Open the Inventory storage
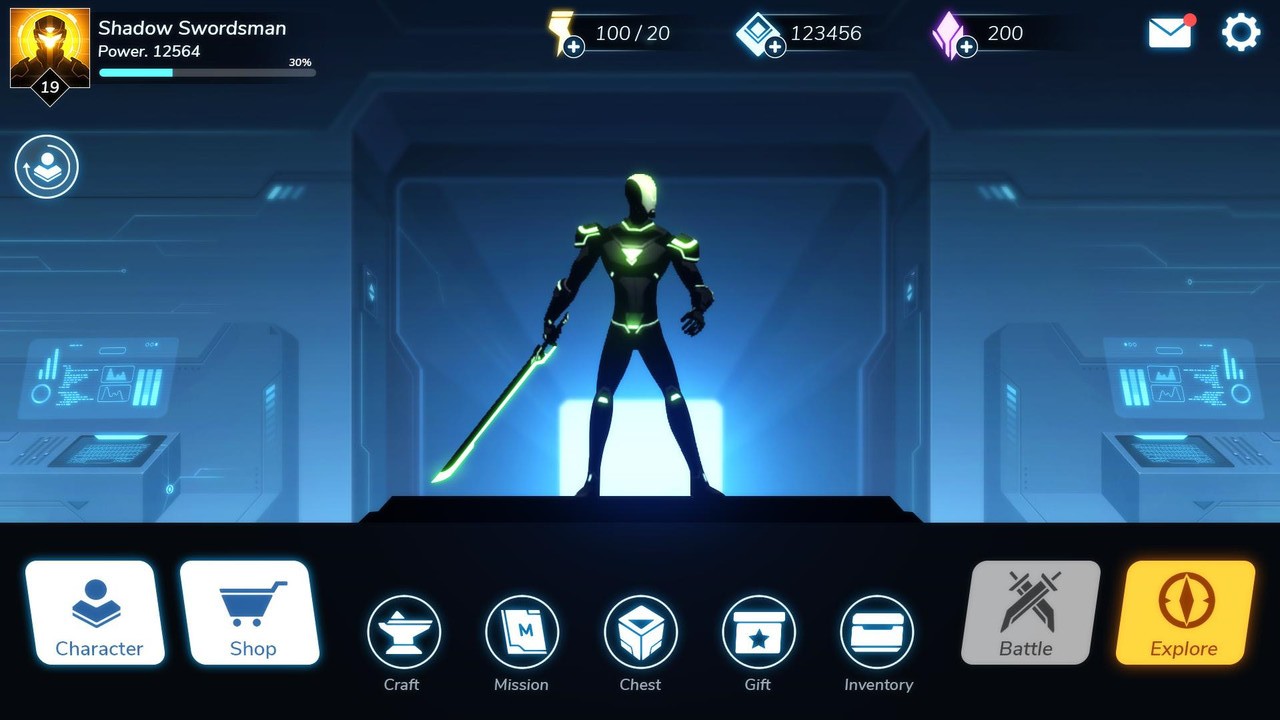Image resolution: width=1280 pixels, height=720 pixels. (x=877, y=631)
